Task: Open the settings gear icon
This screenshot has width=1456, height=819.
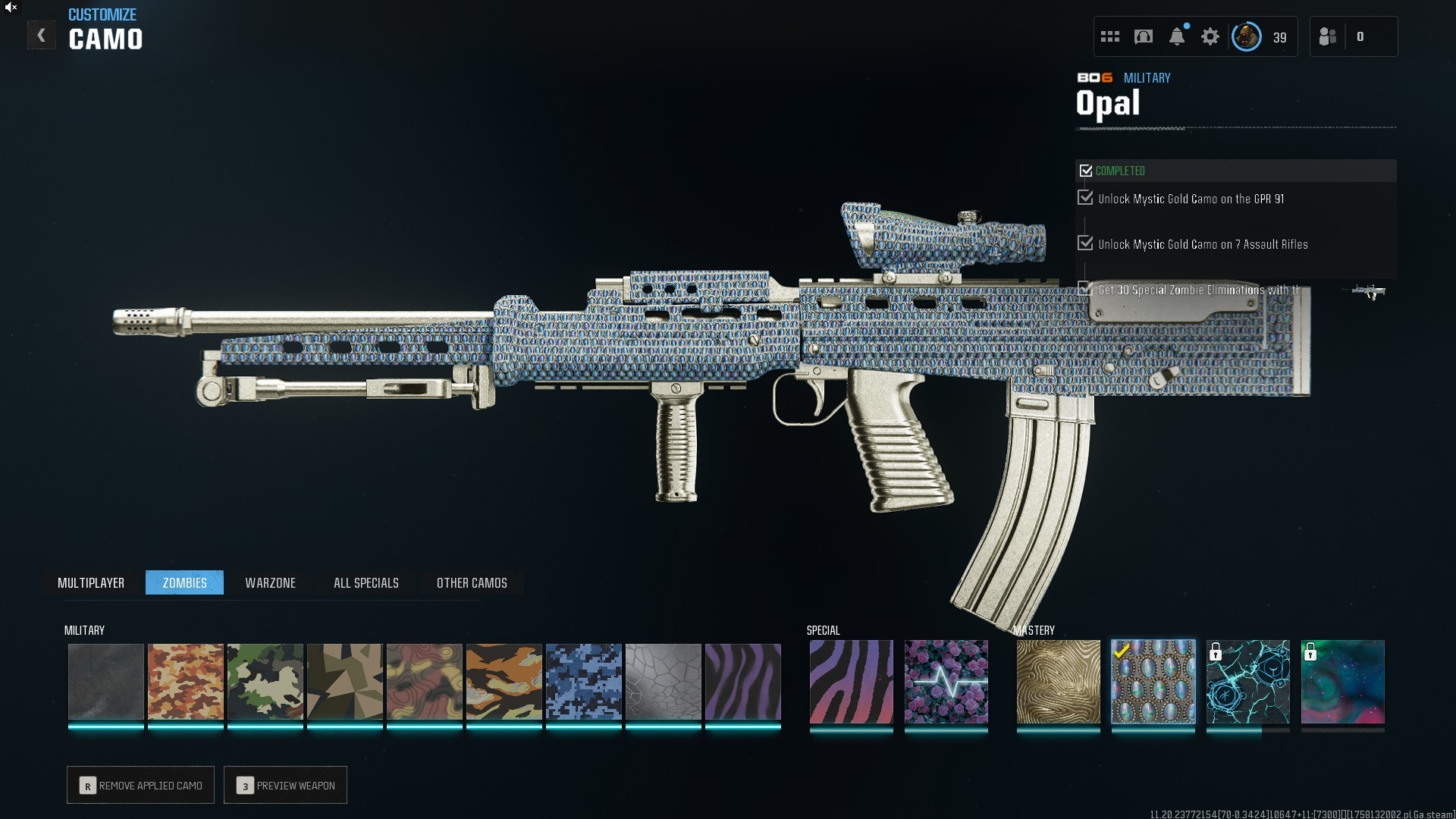Action: click(x=1210, y=36)
